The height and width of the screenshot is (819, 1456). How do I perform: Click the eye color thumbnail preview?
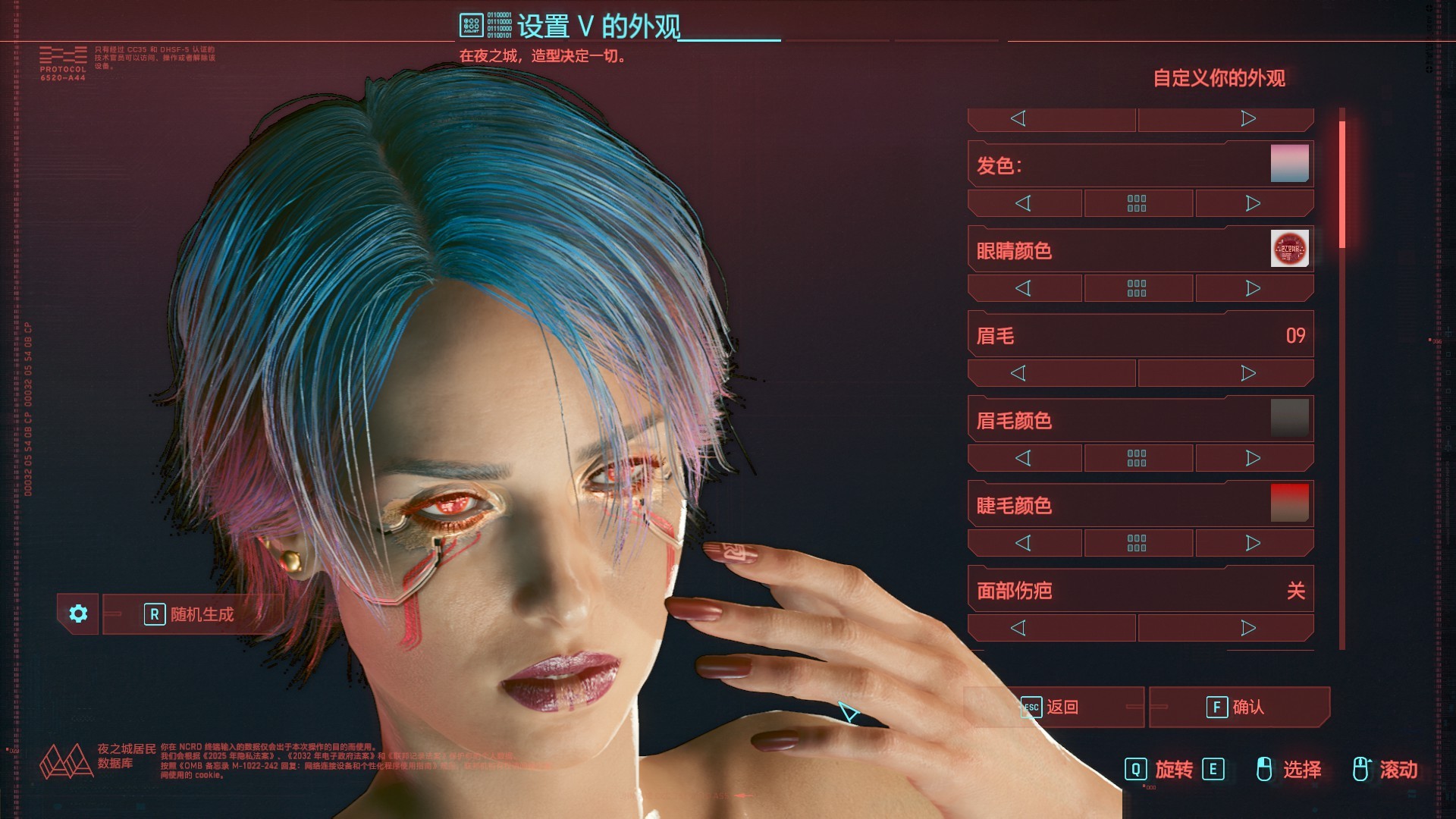pos(1289,249)
